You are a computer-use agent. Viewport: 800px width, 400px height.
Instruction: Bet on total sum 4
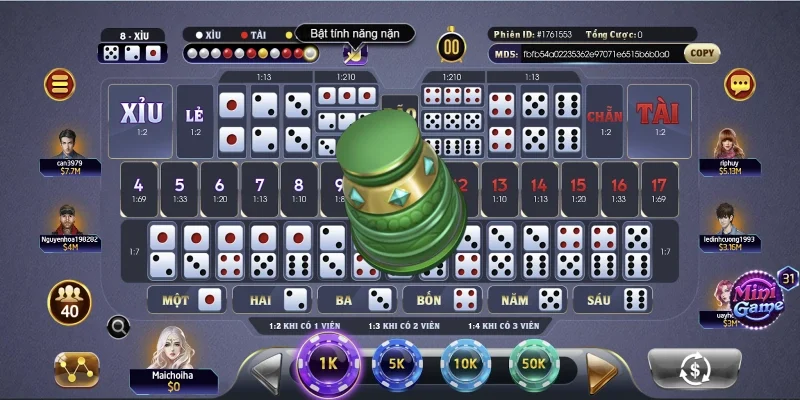138,188
